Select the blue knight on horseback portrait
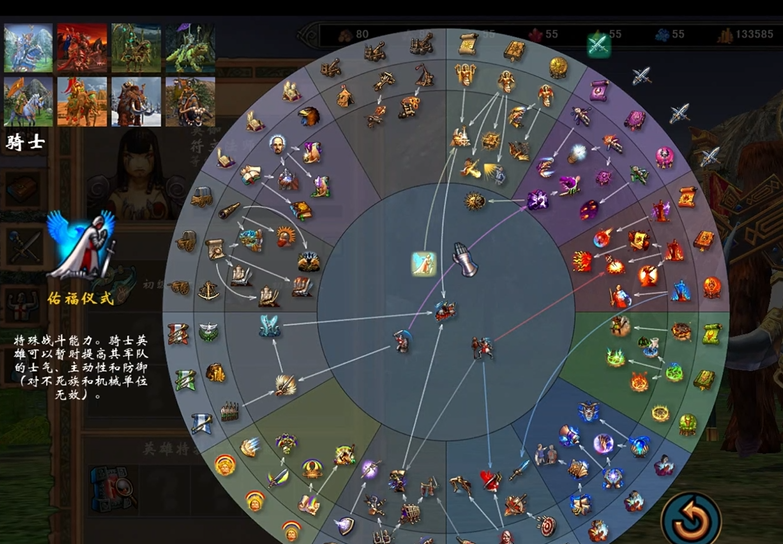Screen dimensions: 783x544 point(28,47)
